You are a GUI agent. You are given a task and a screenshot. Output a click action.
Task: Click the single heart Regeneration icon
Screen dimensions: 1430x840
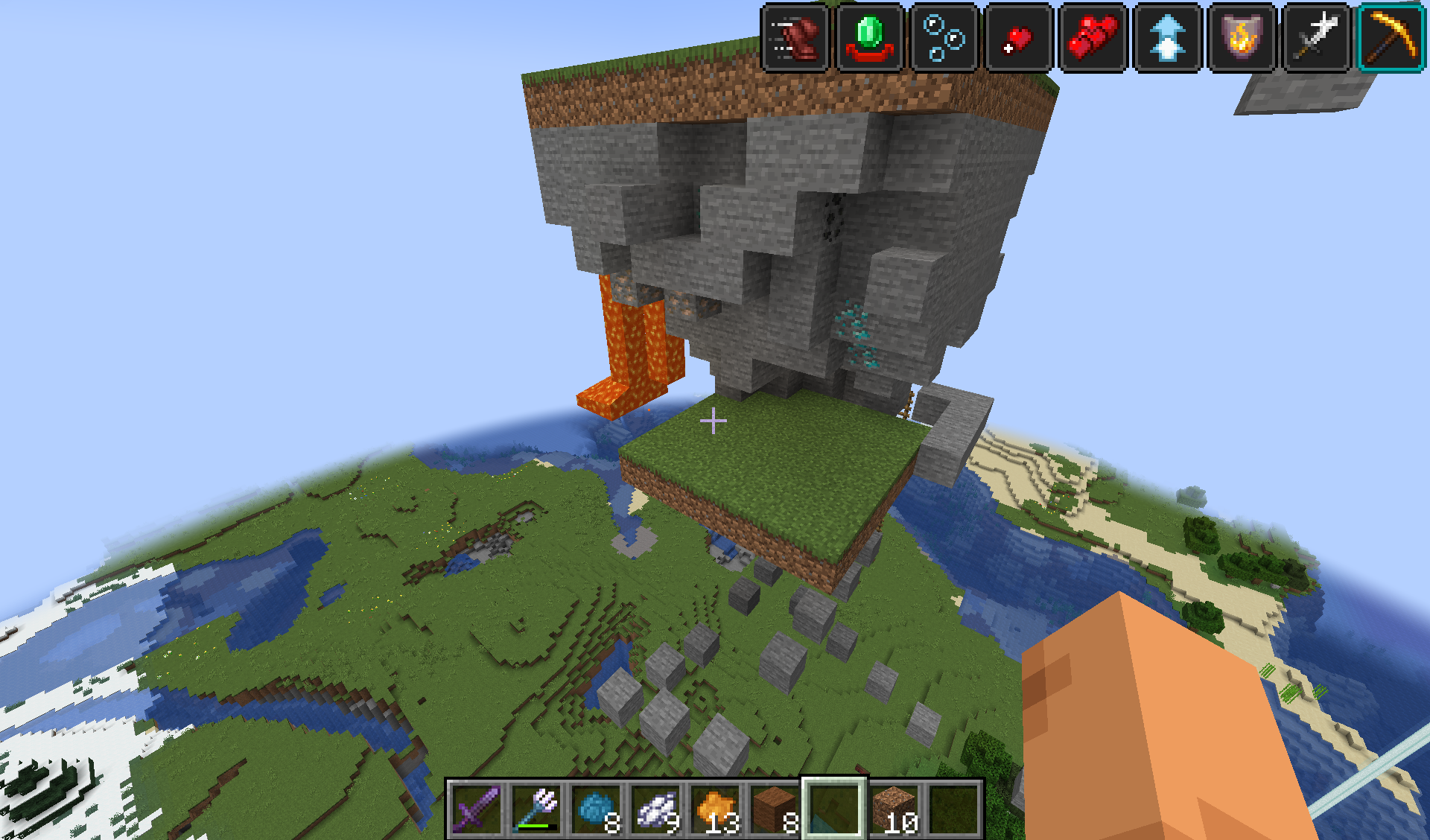tap(1018, 37)
